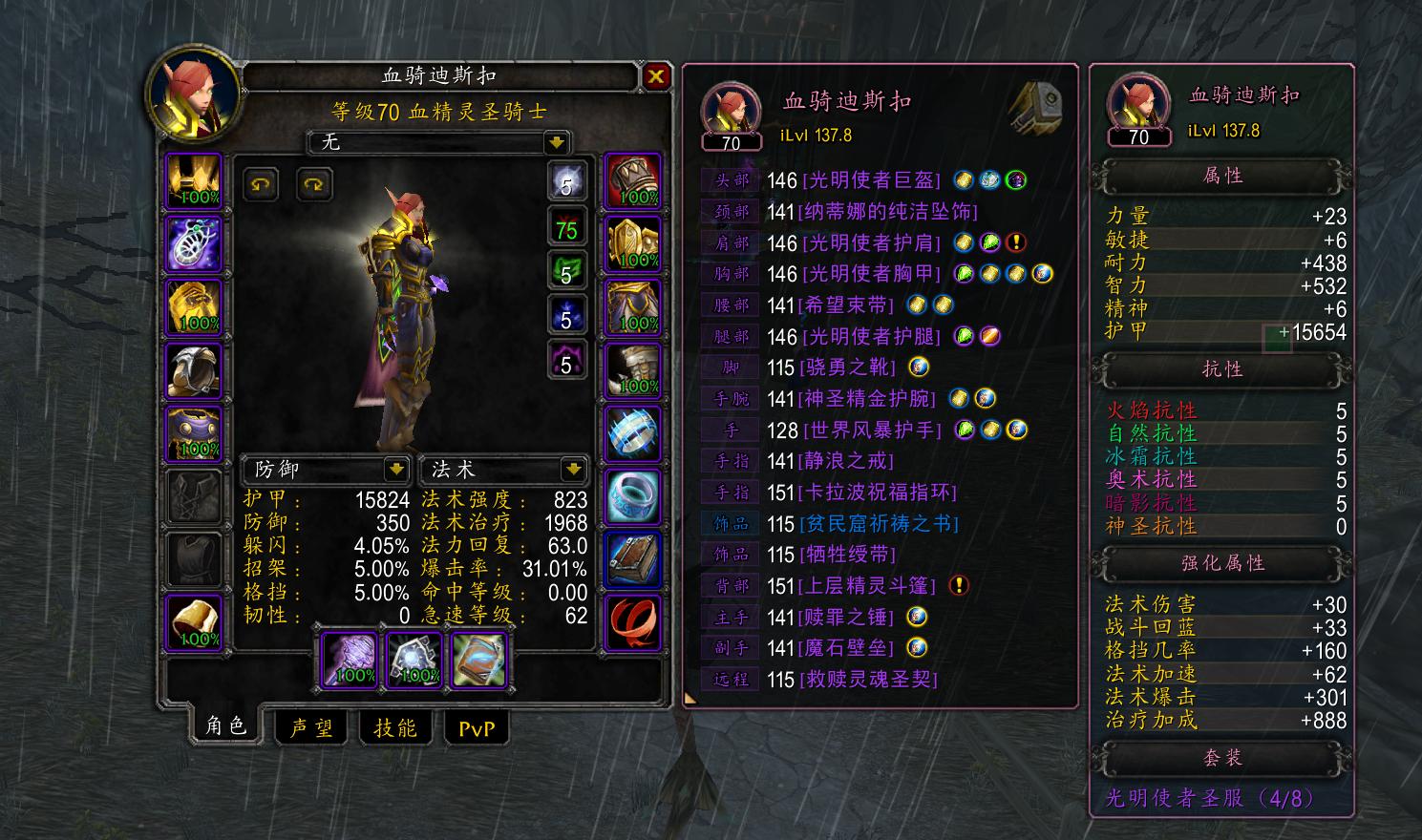Open the character title dropdown showing 无
The width and height of the screenshot is (1422, 840).
click(x=435, y=143)
